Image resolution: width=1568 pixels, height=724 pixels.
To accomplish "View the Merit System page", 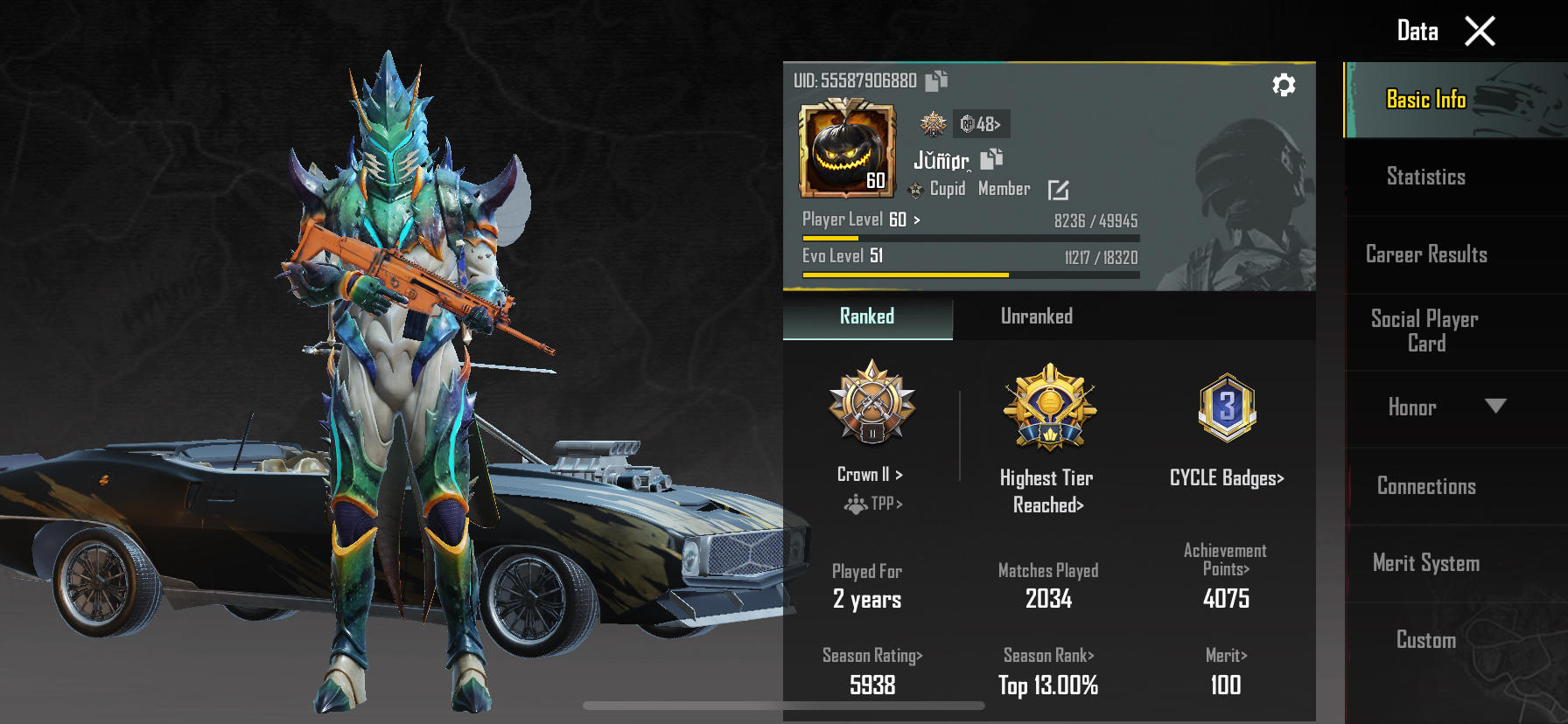I will (1426, 563).
